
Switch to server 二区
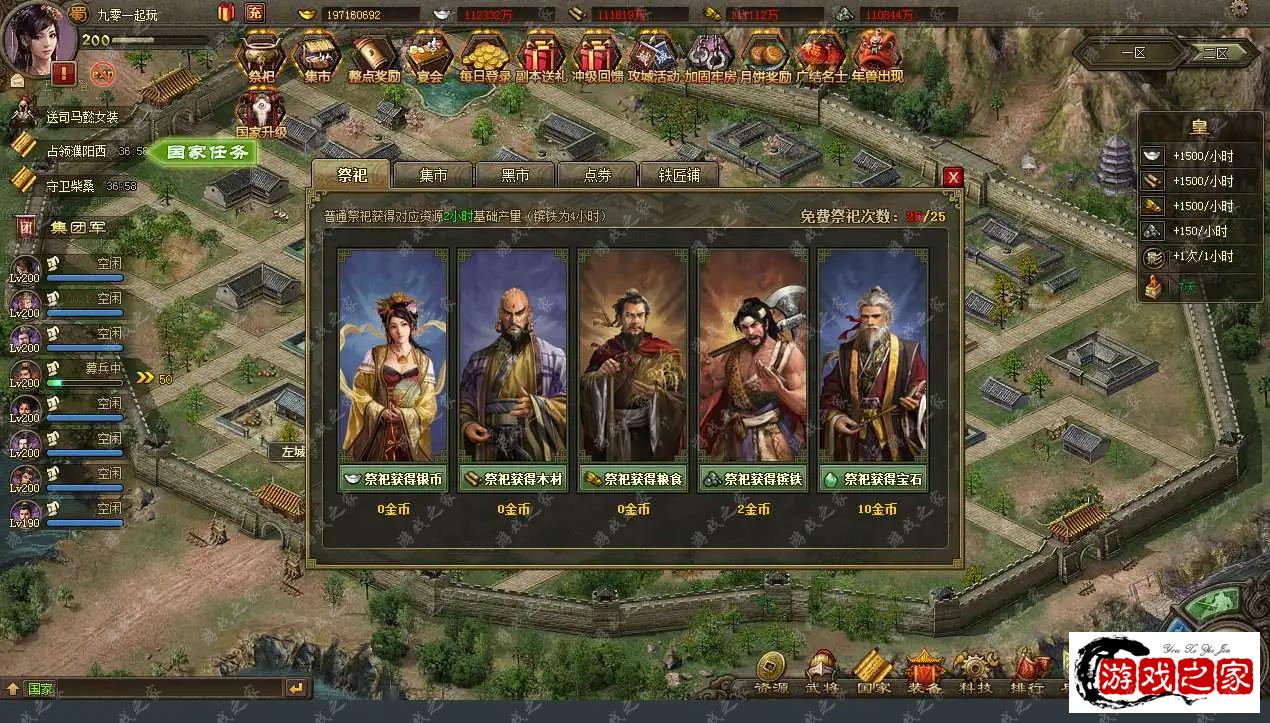pyautogui.click(x=1215, y=53)
